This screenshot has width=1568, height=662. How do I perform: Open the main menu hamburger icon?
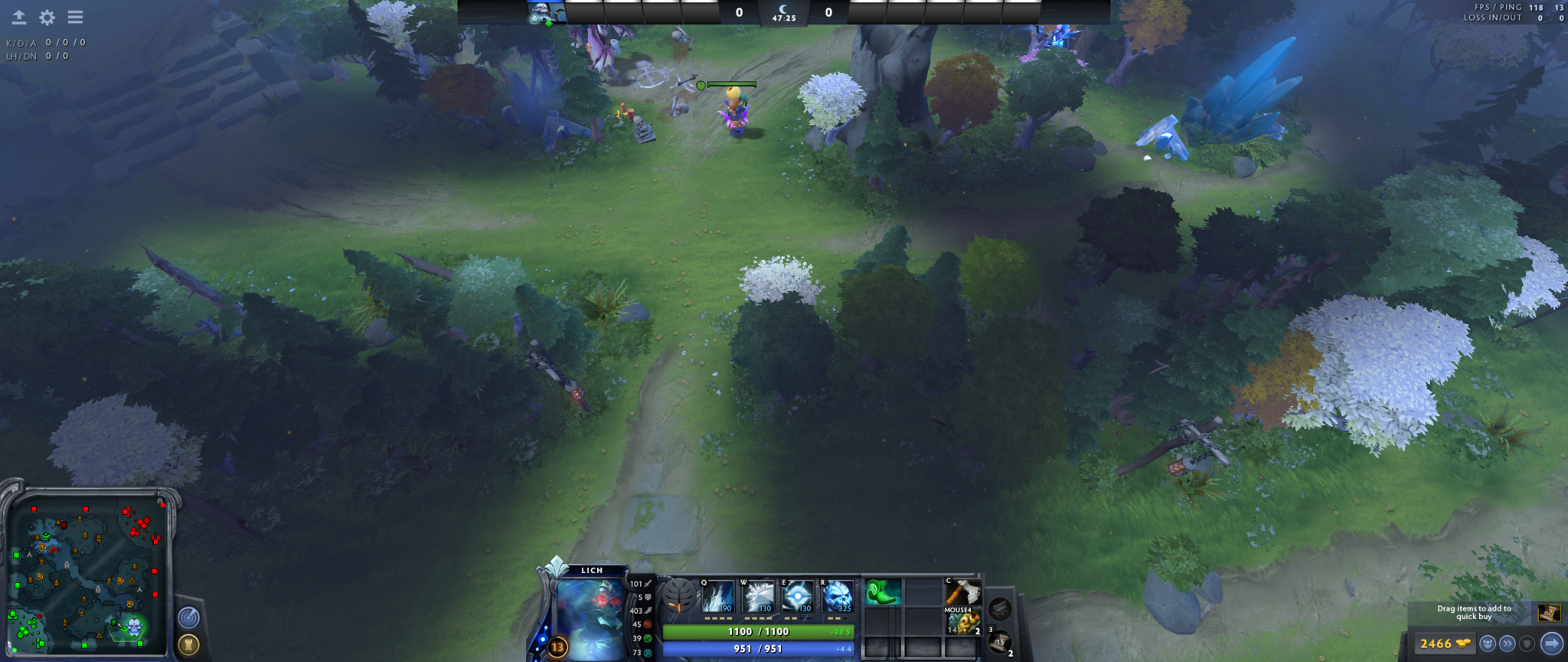pos(75,15)
